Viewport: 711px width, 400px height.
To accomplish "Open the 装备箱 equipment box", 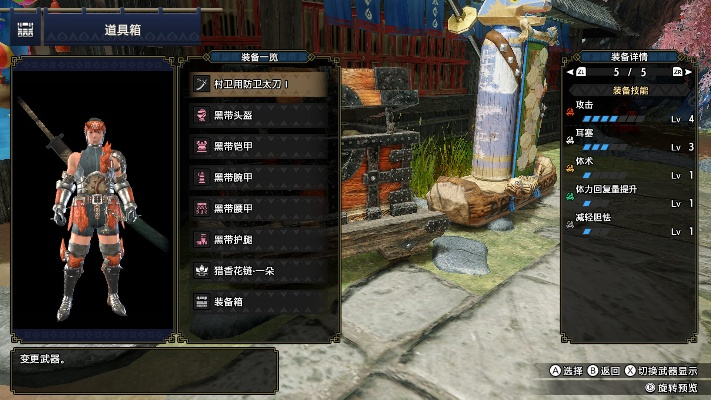I will (x=258, y=301).
